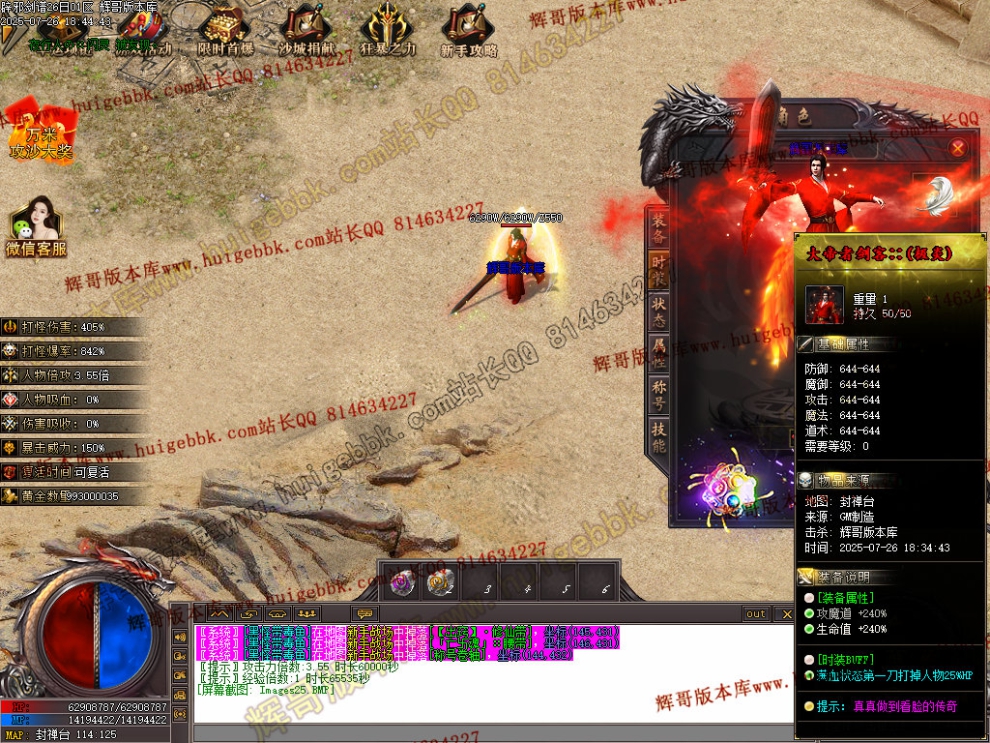Switch to the 状态 status tab
Viewport: 990px width, 743px height.
coord(659,310)
